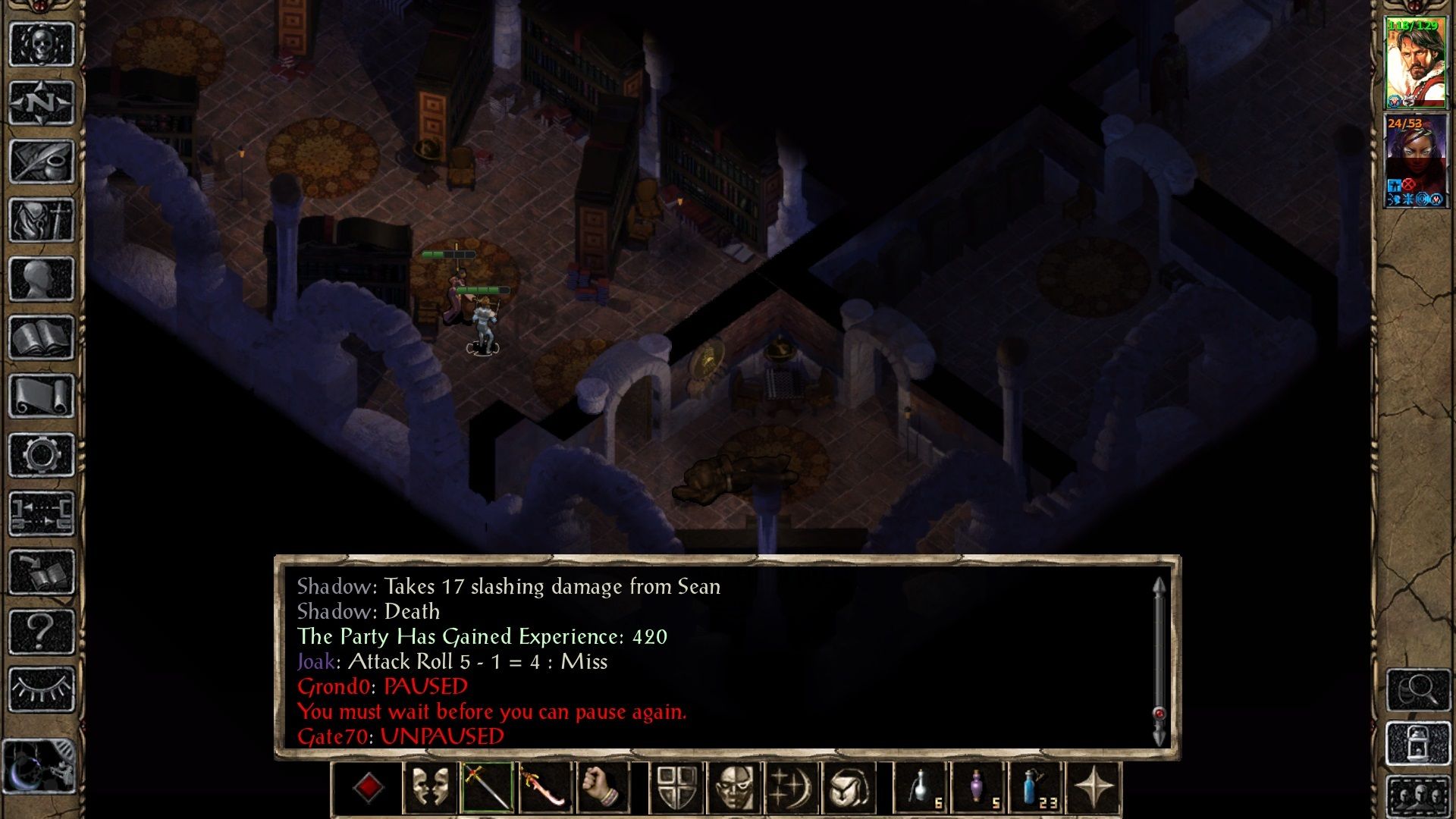Open the inventory screen
Viewport: 1456px width, 819px height.
click(x=42, y=220)
